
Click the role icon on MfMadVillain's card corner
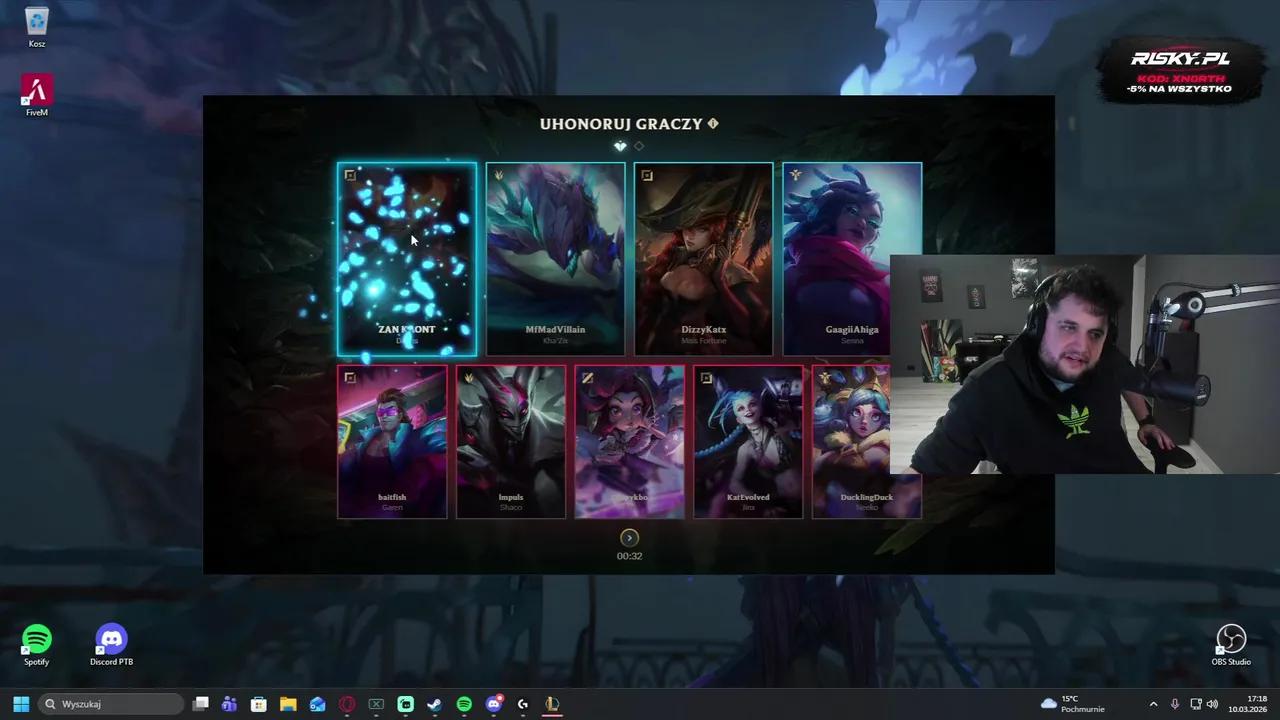pyautogui.click(x=497, y=175)
